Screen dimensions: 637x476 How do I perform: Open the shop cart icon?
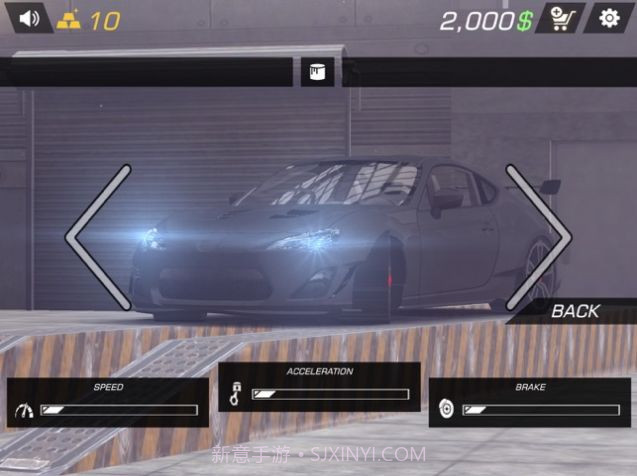tap(560, 18)
